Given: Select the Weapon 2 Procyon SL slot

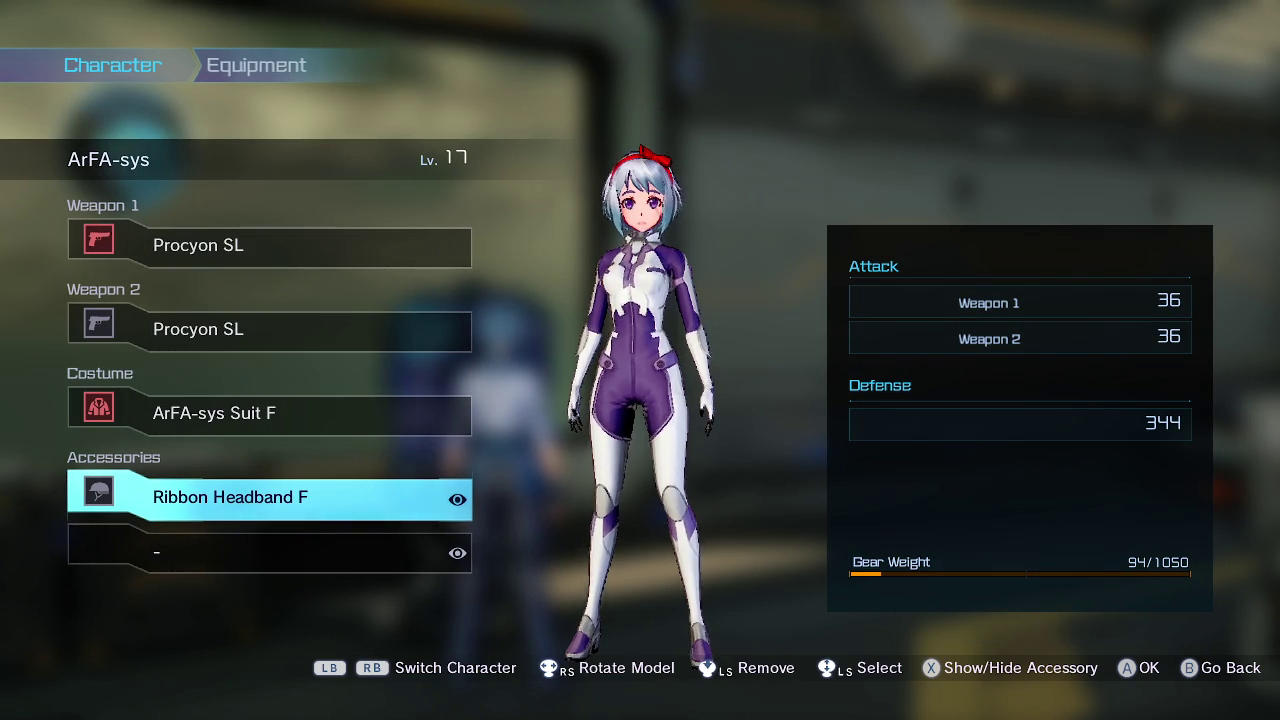Looking at the screenshot, I should coord(270,330).
